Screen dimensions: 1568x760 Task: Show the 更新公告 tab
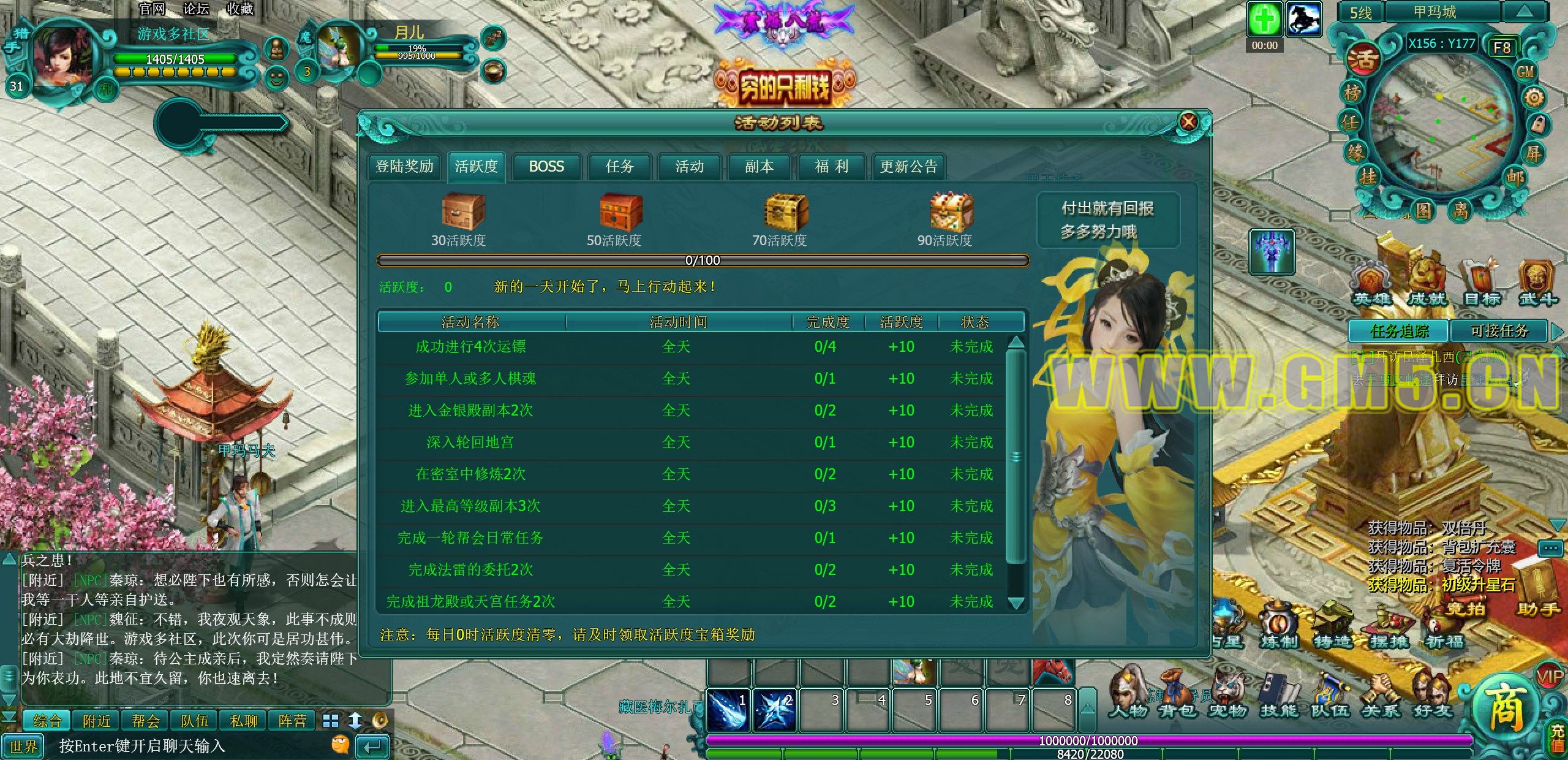(x=908, y=167)
